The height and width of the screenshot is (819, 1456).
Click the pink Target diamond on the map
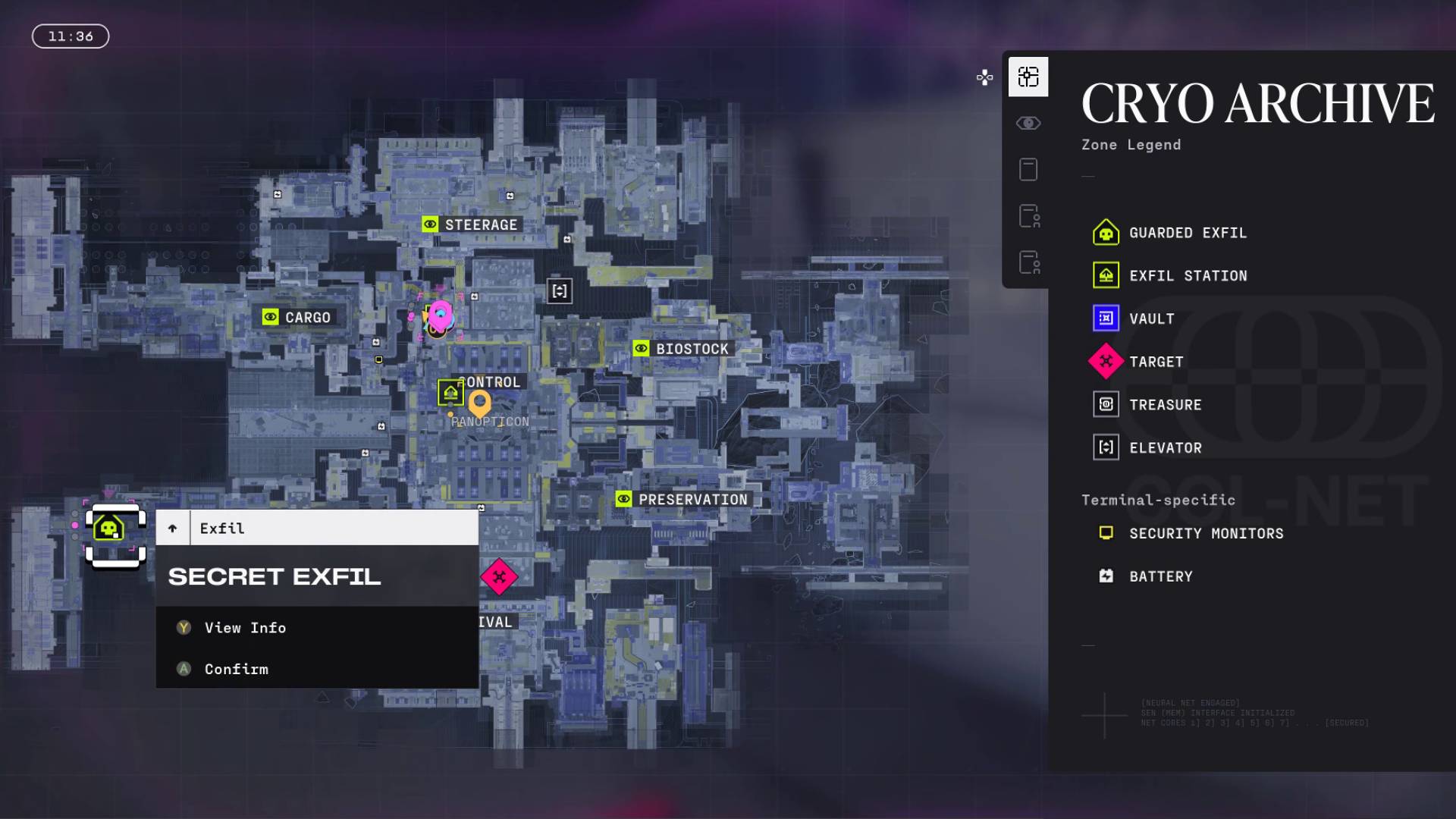(500, 577)
